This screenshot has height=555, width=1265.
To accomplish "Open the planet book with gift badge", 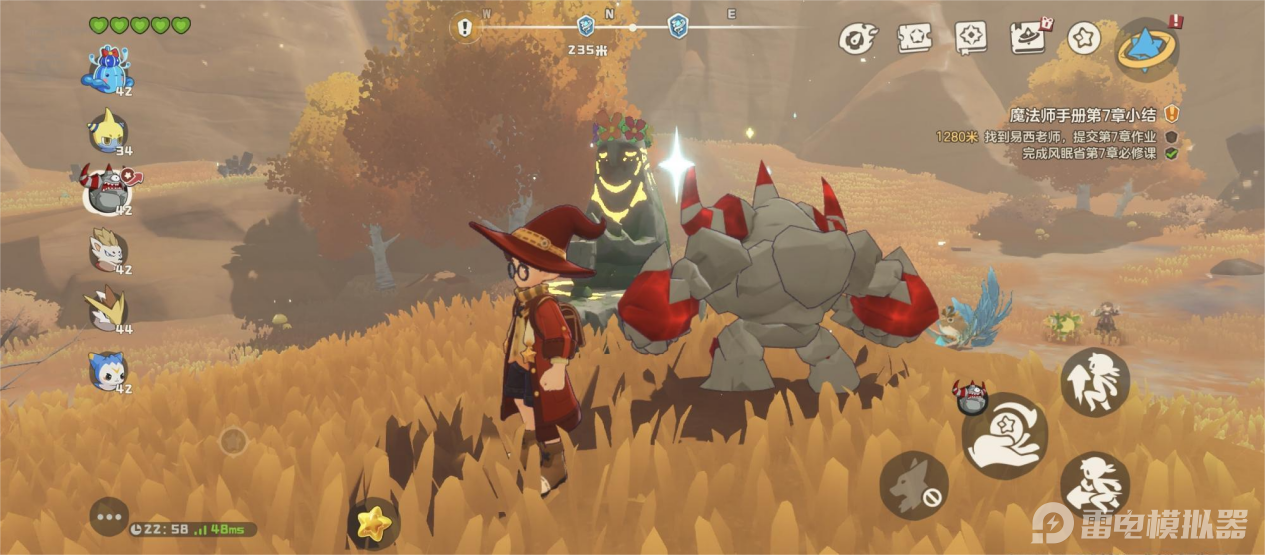I will coord(1027,38).
